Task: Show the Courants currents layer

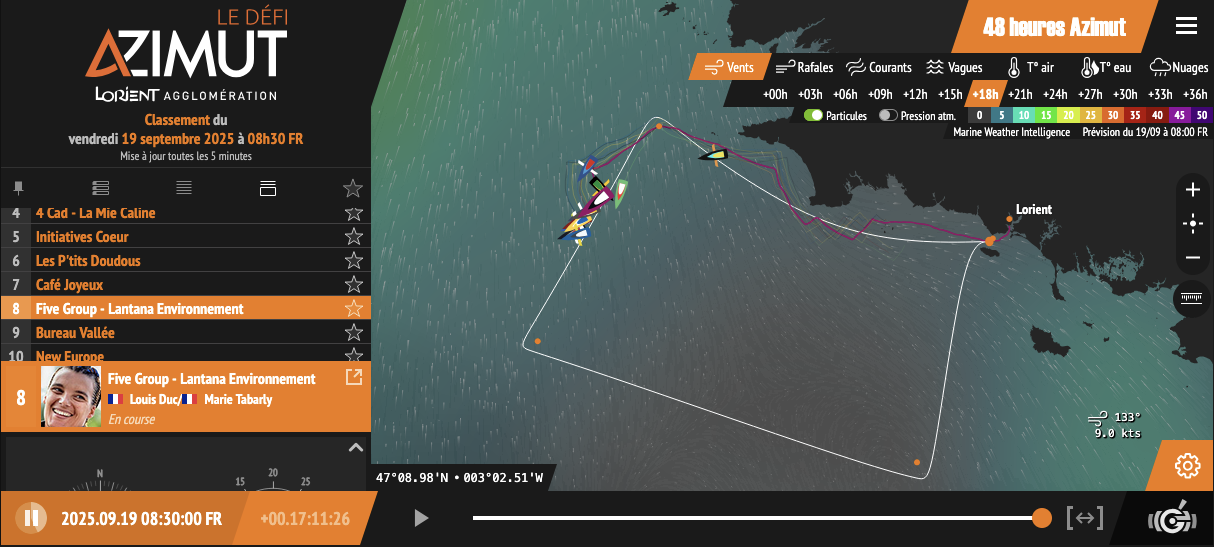Action: 879,68
